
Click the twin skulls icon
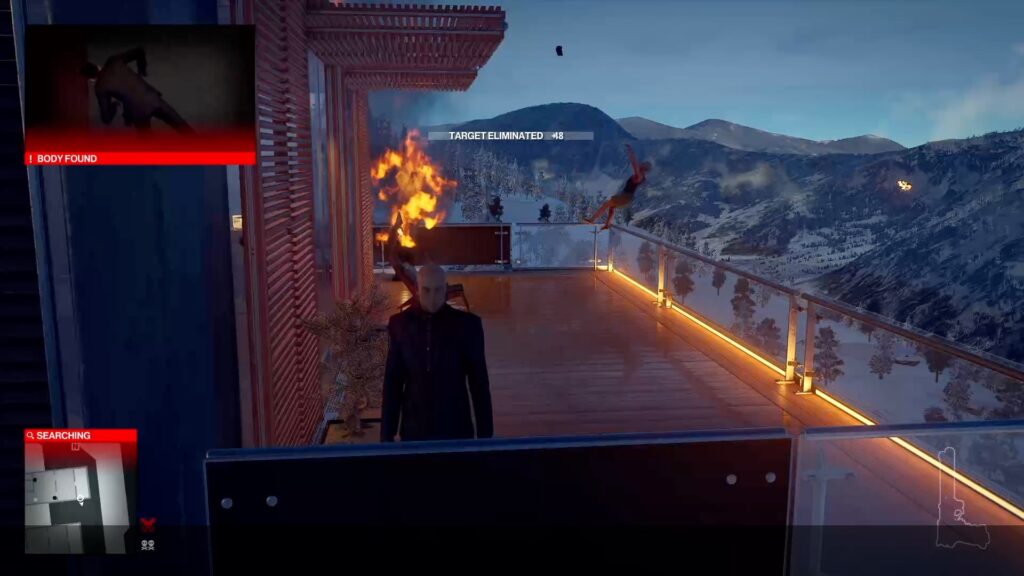[x=148, y=544]
